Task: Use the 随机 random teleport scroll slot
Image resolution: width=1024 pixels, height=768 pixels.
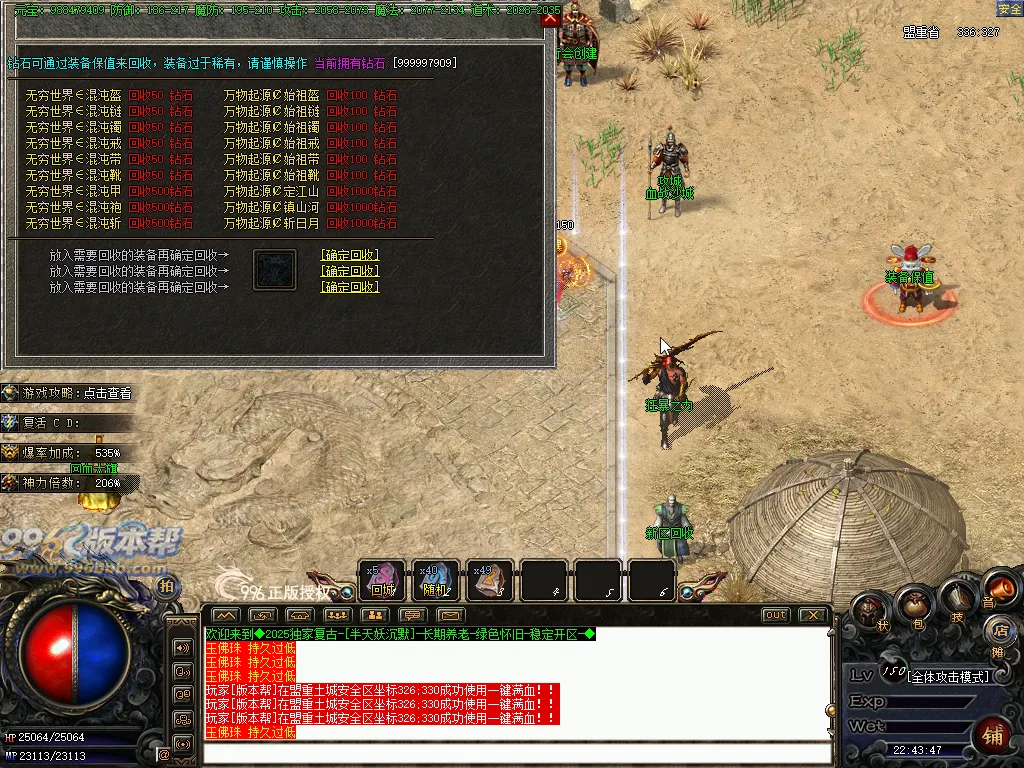Action: coord(436,580)
